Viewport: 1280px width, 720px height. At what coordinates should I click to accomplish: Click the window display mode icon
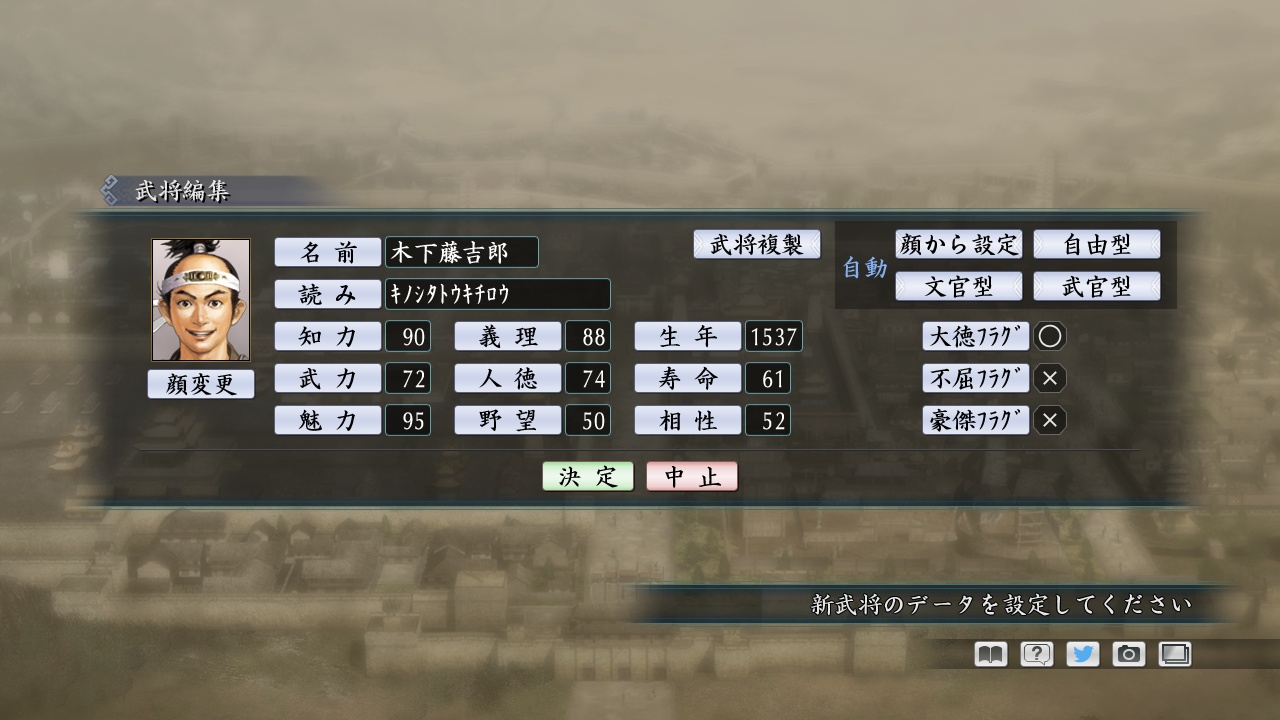pos(1175,654)
